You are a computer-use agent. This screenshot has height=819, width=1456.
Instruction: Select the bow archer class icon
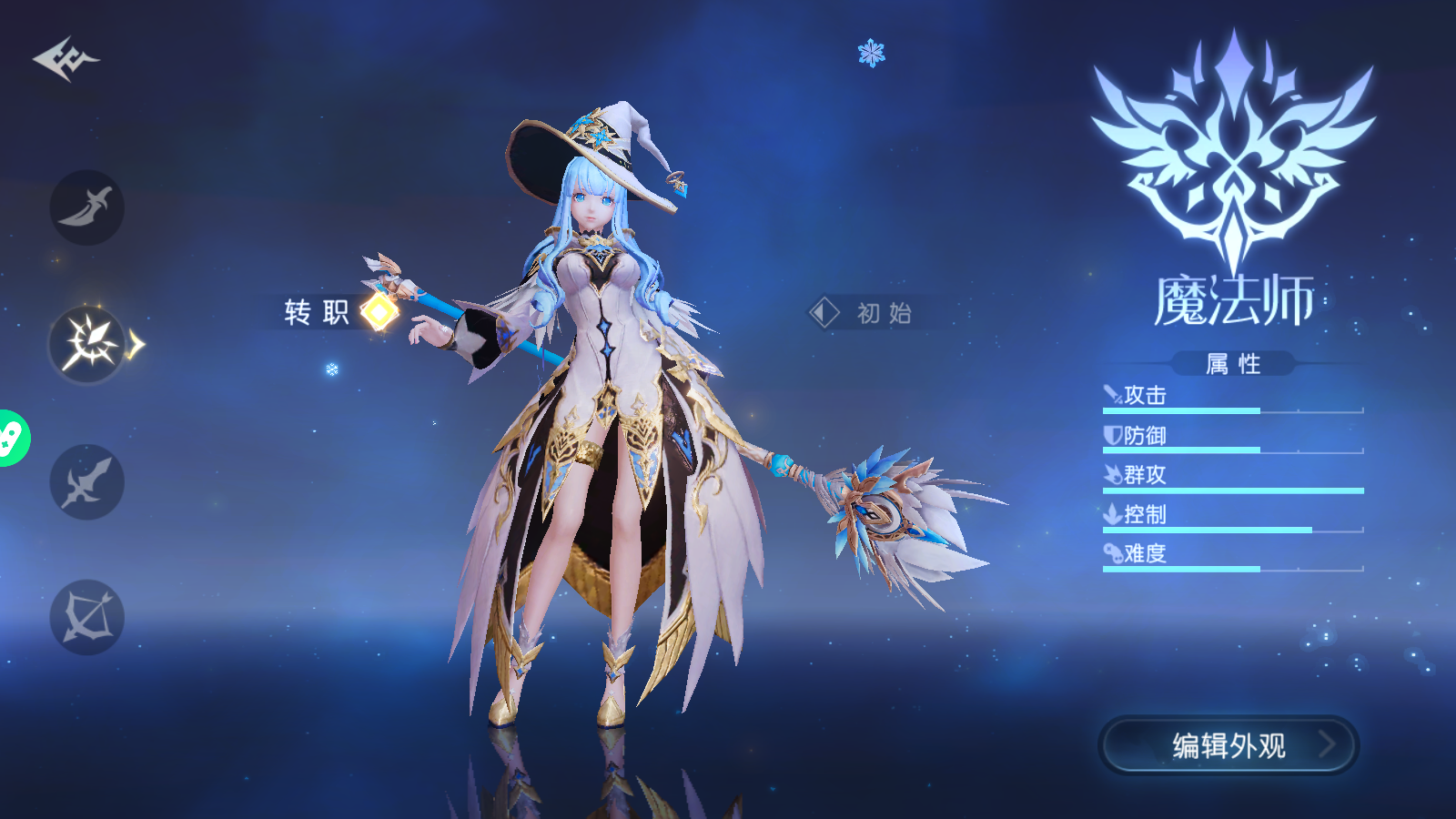(87, 618)
